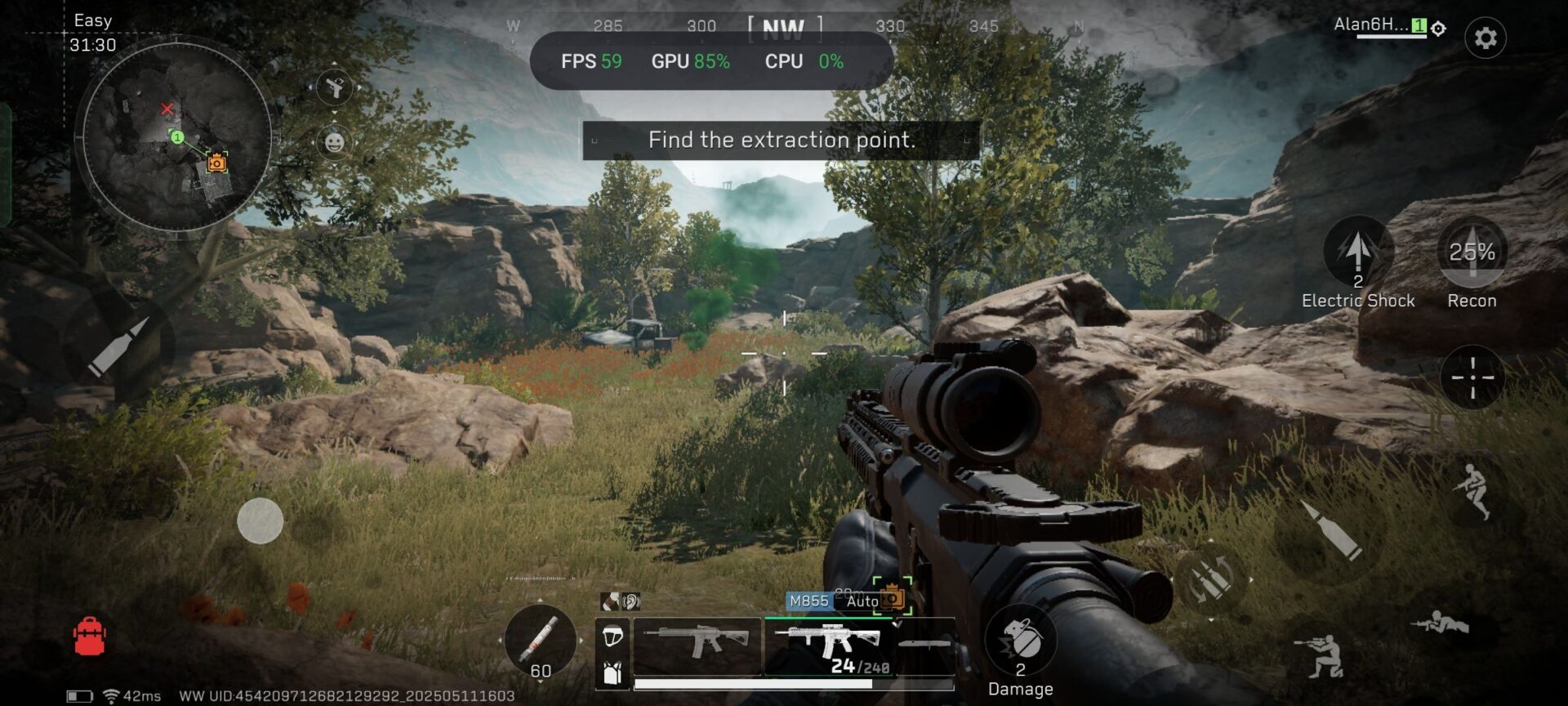Equip the knife melee slot
1568x706 pixels.
point(924,645)
